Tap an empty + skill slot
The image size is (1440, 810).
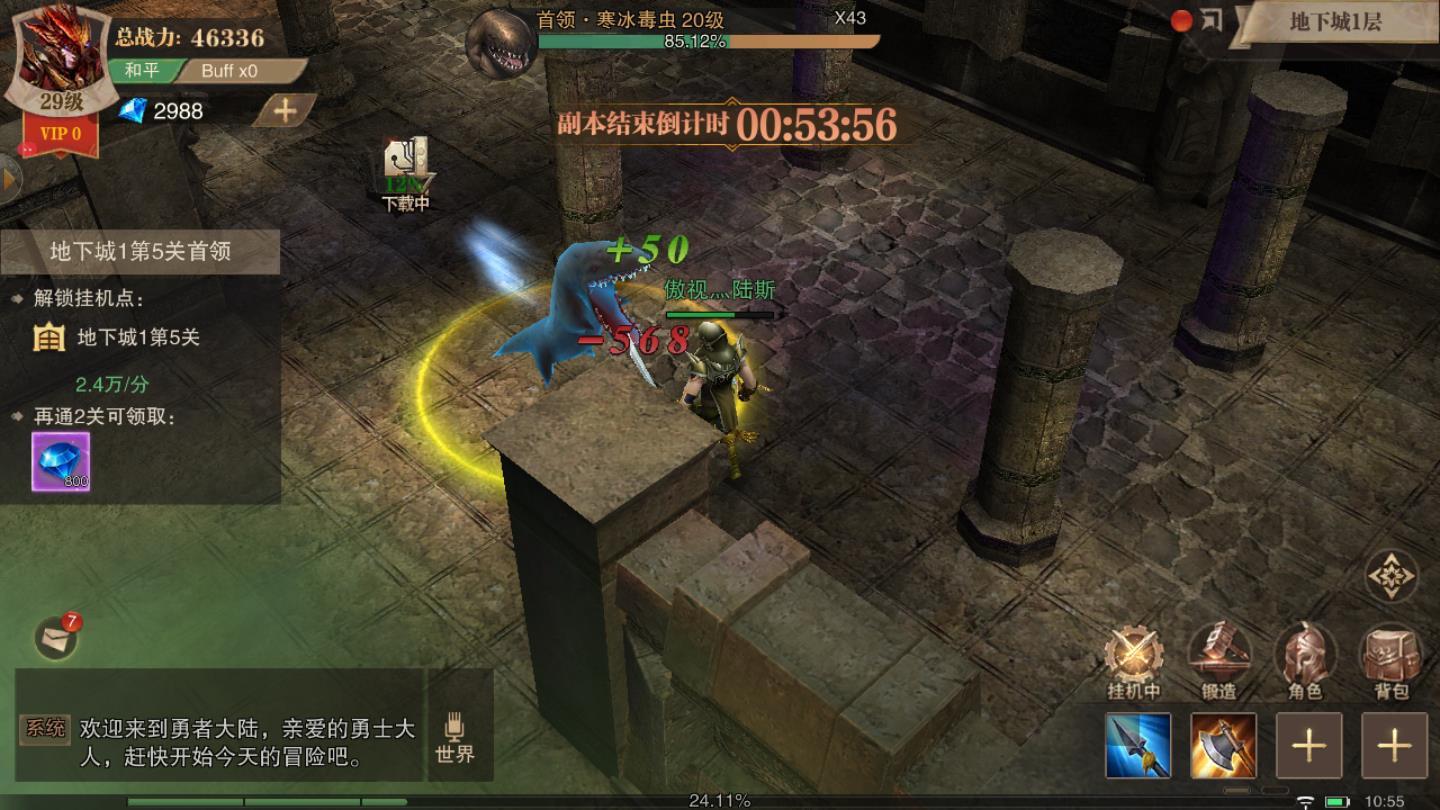tap(1311, 745)
